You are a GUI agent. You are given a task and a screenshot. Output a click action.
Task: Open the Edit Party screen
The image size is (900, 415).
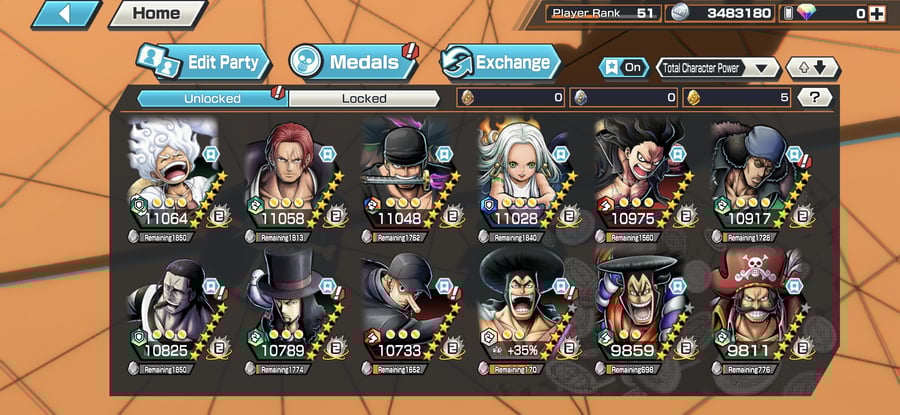tap(204, 63)
